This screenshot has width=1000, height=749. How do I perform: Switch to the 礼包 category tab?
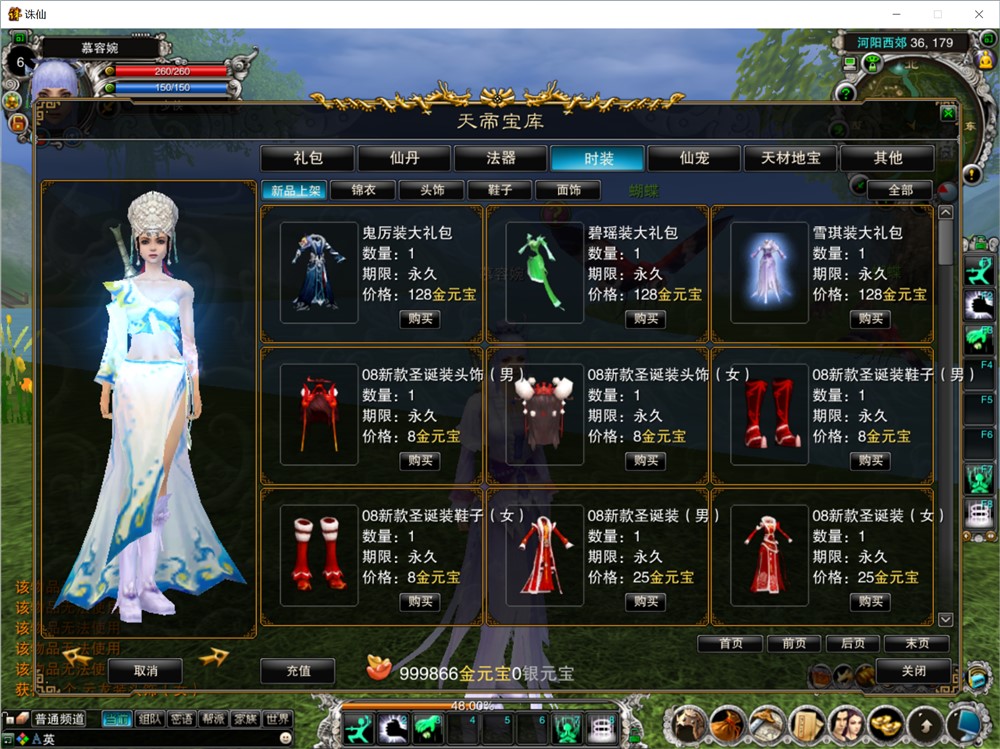point(308,158)
